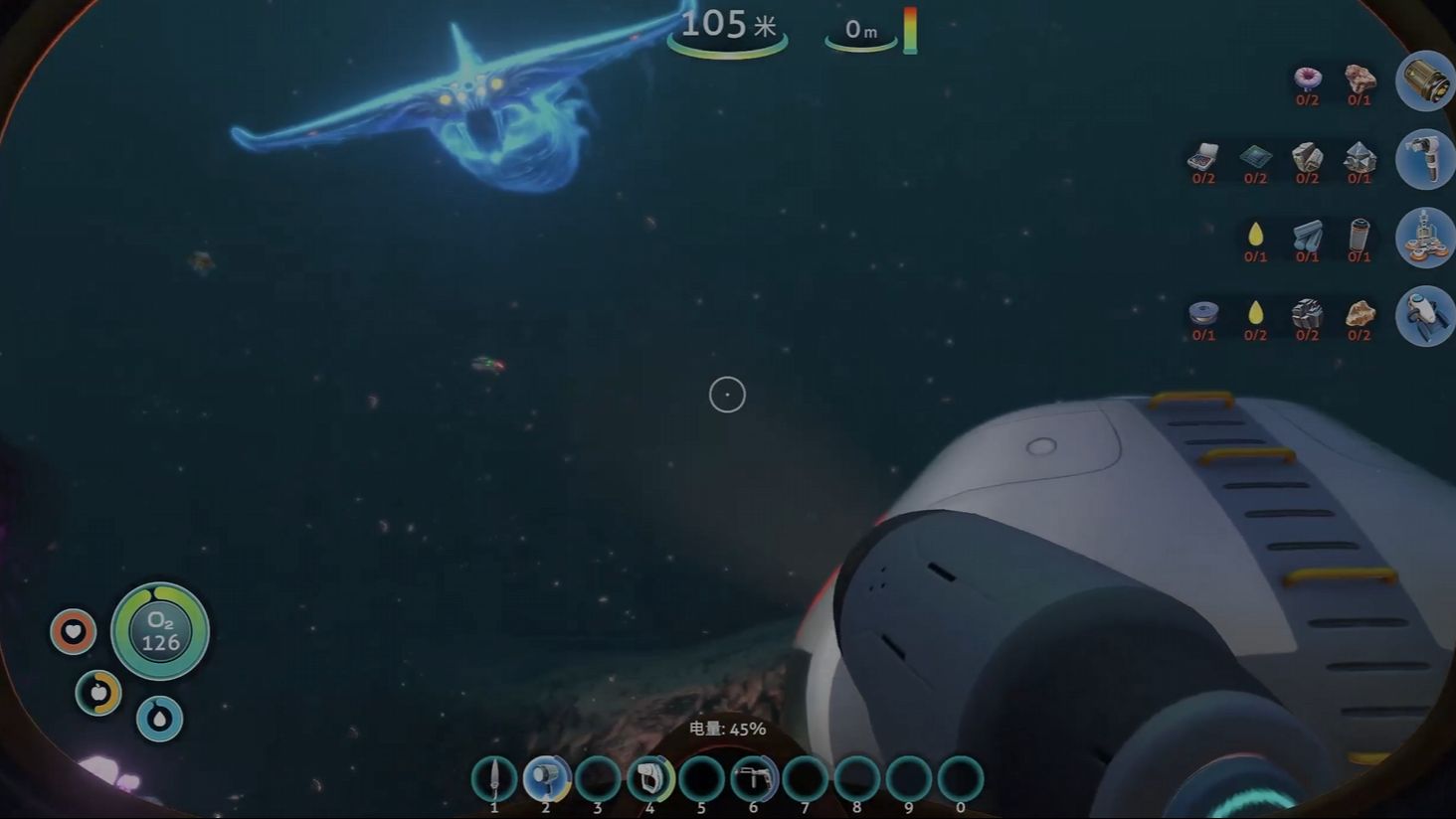Select the knife in hotbar slot 1
This screenshot has height=819, width=1456.
pyautogui.click(x=494, y=778)
